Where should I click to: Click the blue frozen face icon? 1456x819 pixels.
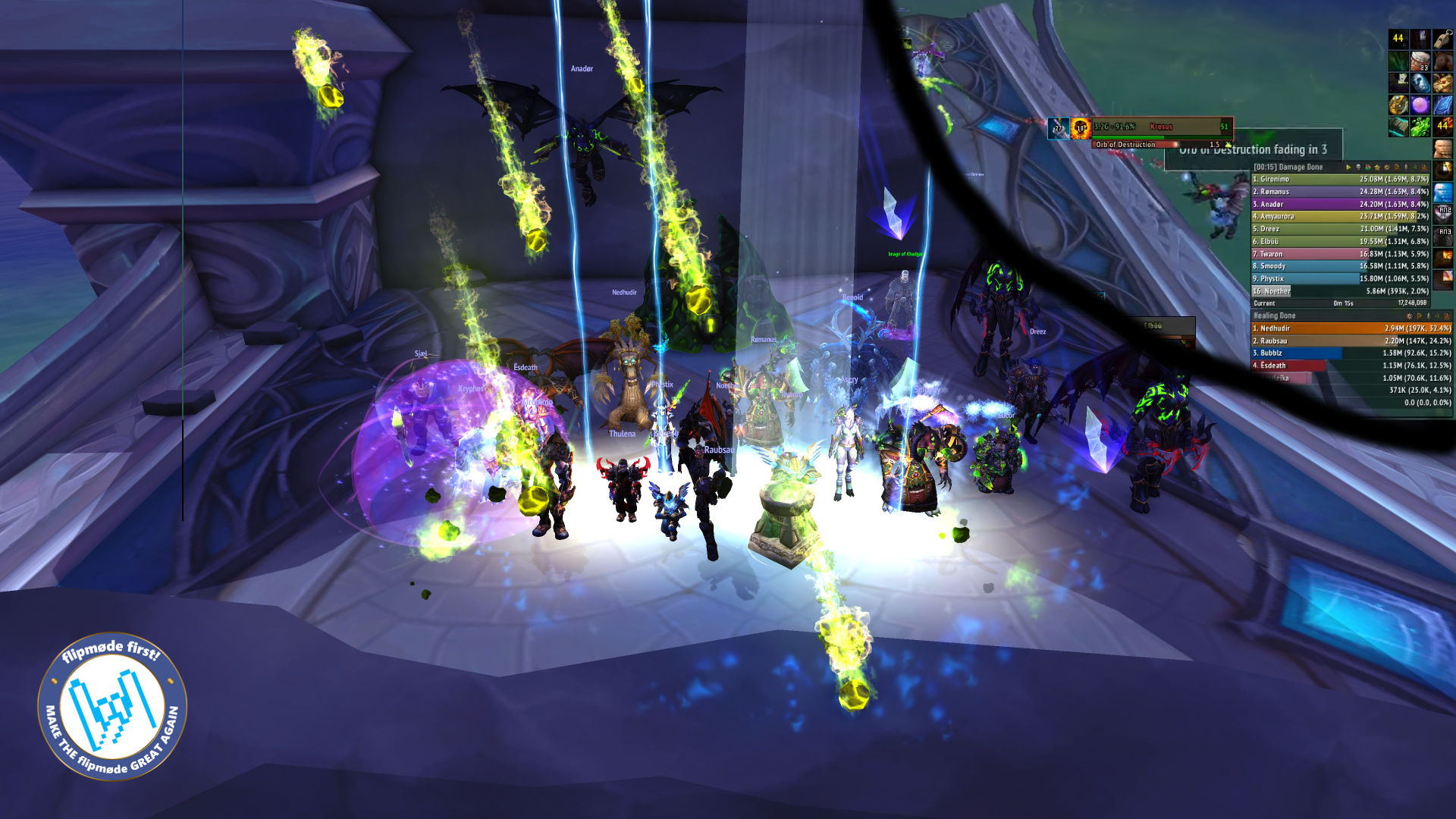[1443, 192]
